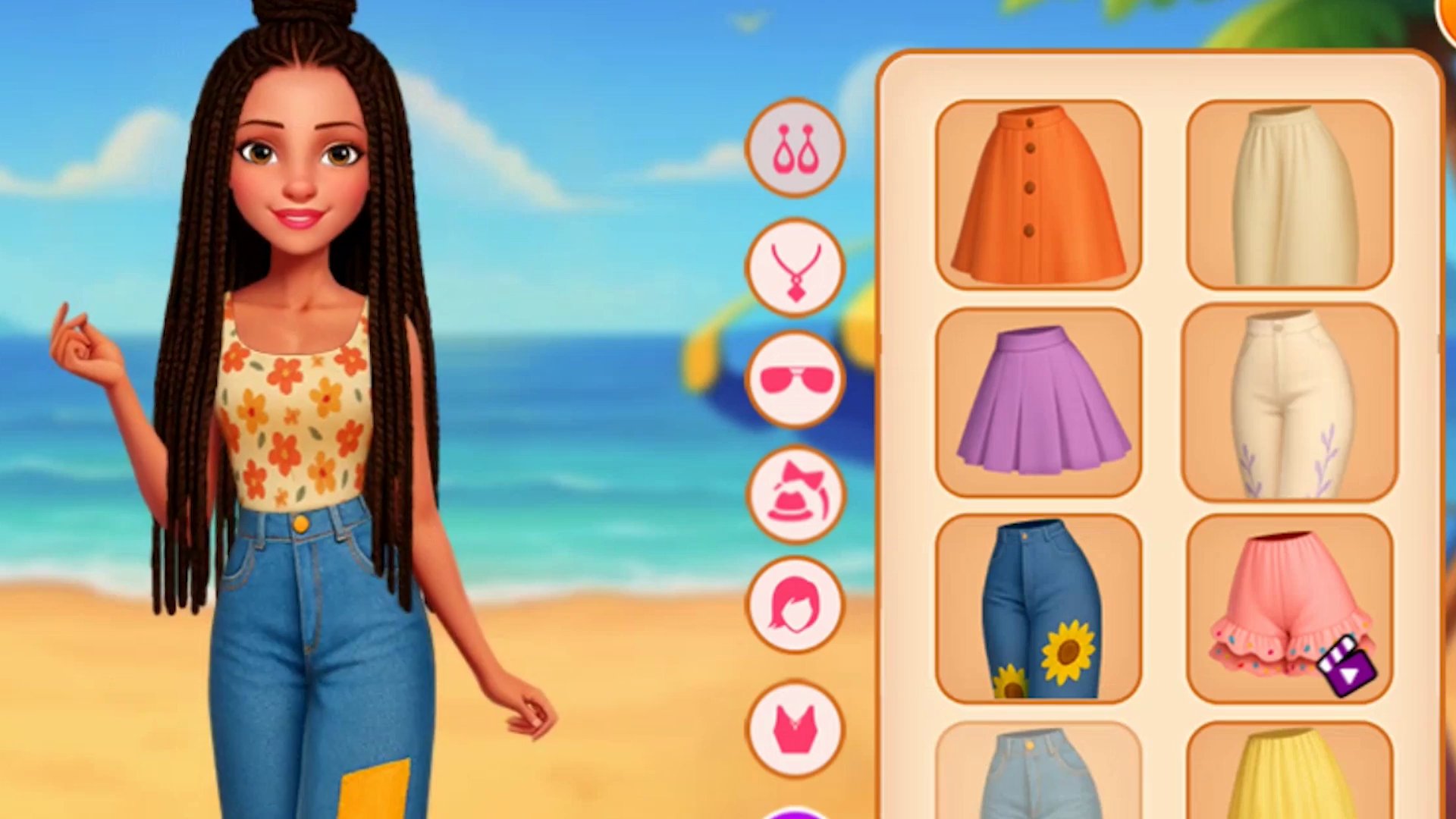This screenshot has height=819, width=1456.
Task: Click the character model on the beach
Action: coord(296,409)
